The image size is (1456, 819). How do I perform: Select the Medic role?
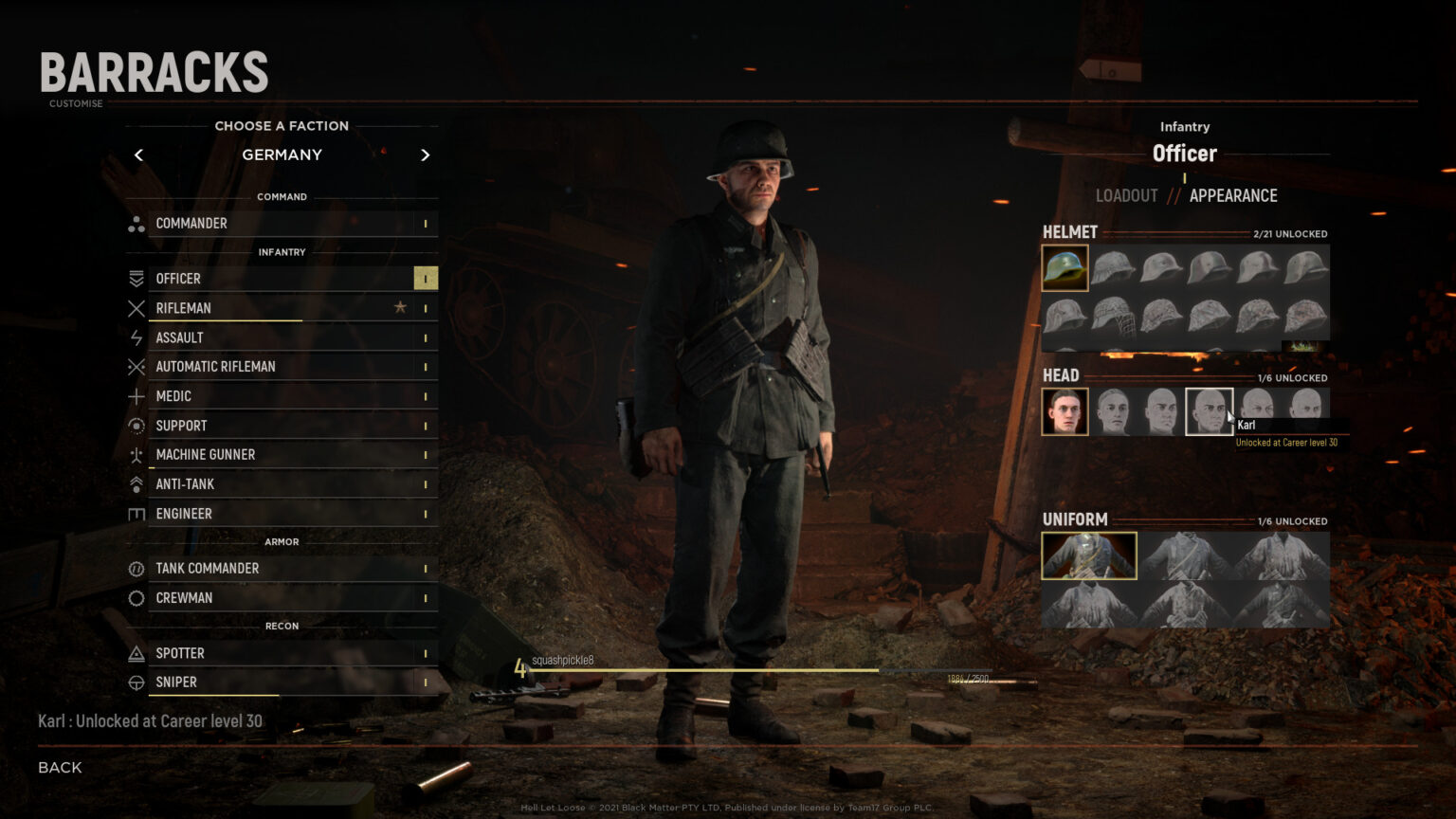pyautogui.click(x=173, y=396)
